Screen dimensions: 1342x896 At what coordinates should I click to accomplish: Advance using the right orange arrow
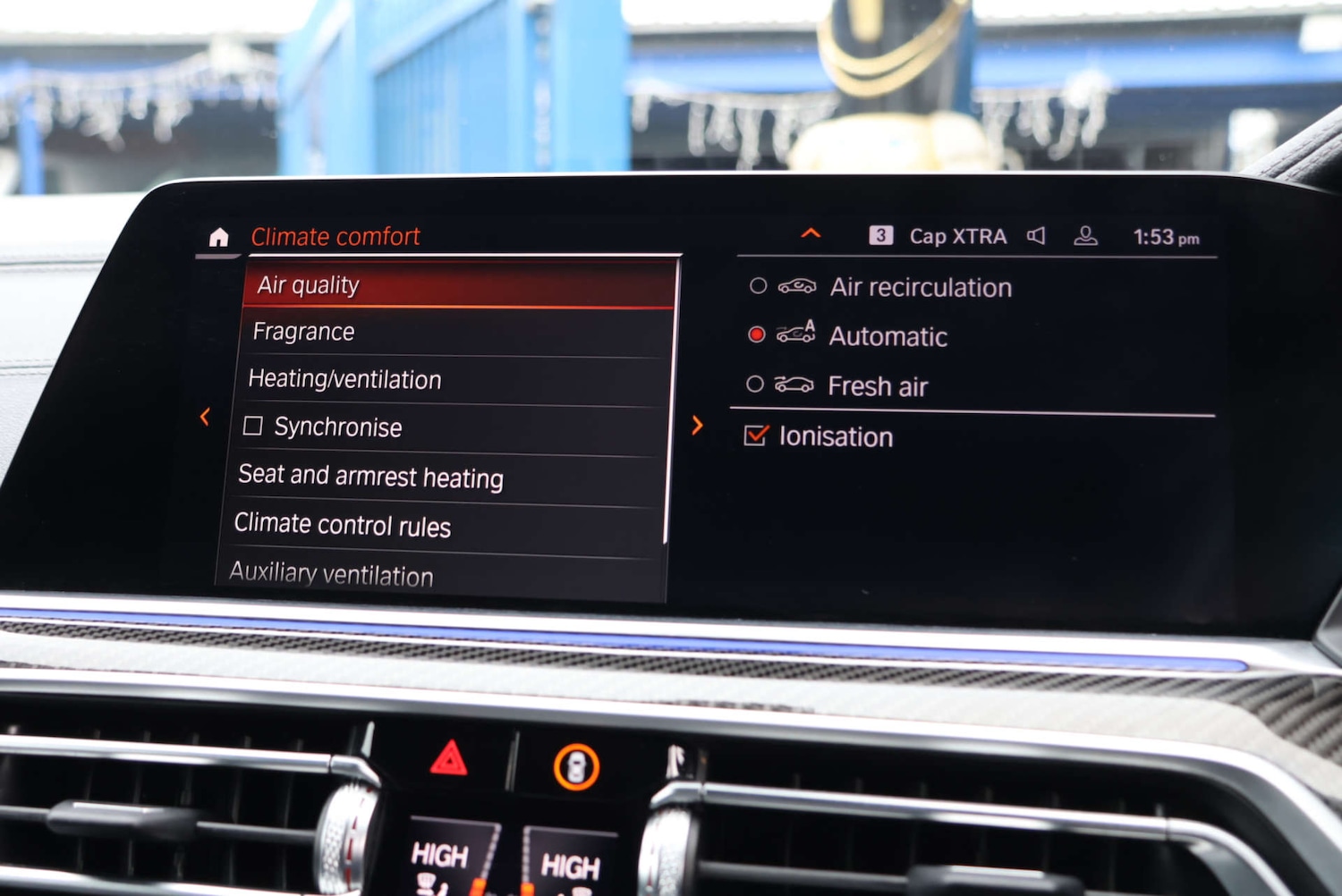click(698, 426)
